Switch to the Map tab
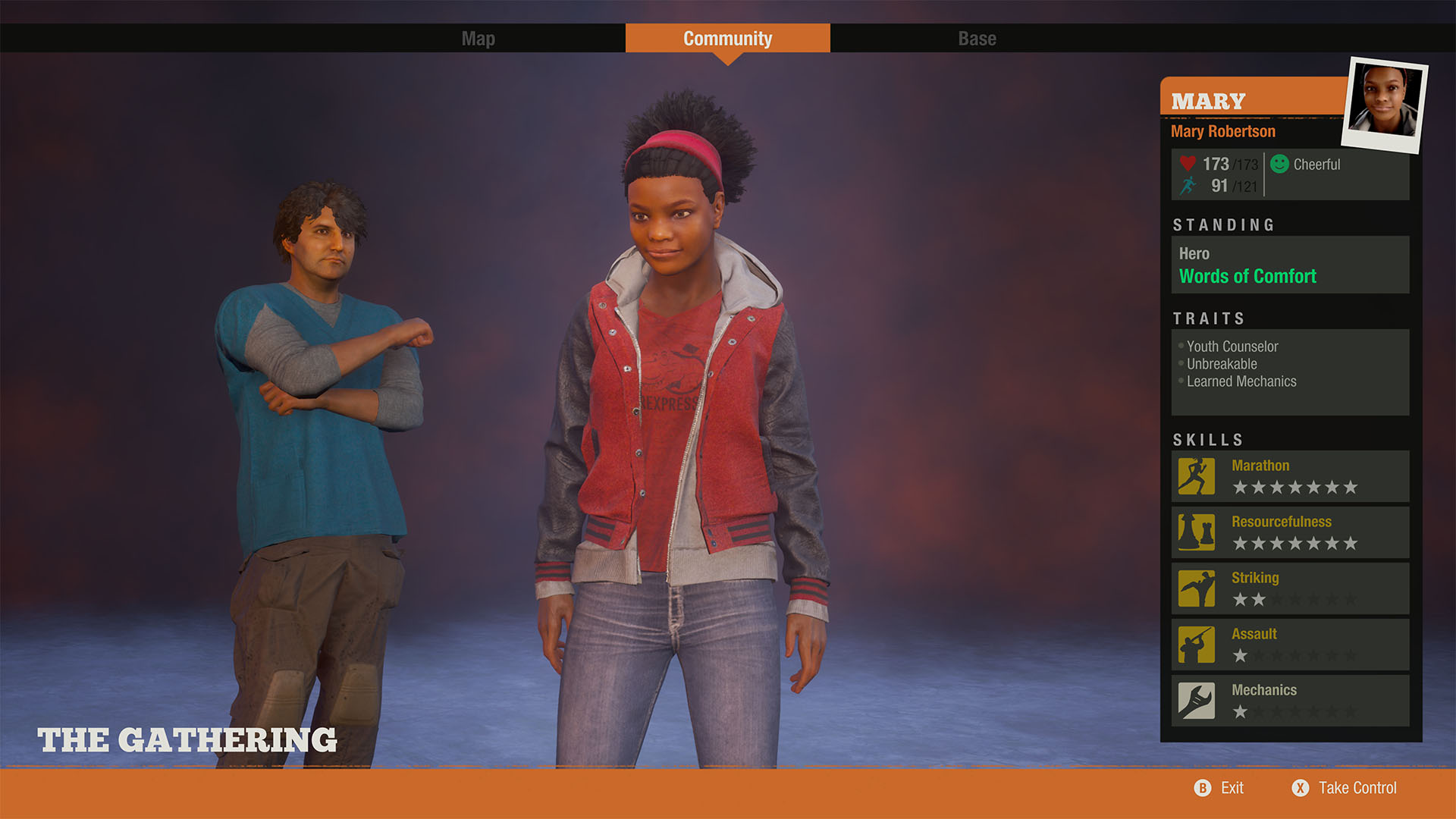Image resolution: width=1456 pixels, height=819 pixels. click(478, 39)
